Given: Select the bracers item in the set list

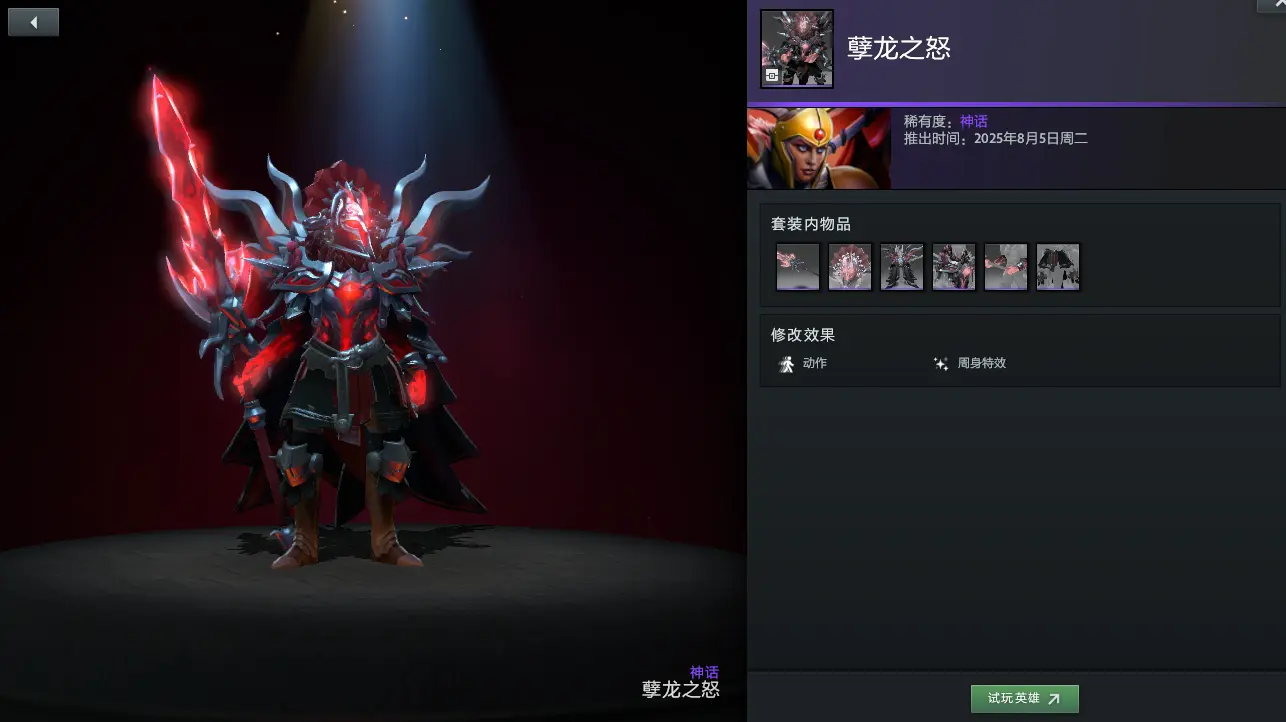Looking at the screenshot, I should pyautogui.click(x=1006, y=266).
